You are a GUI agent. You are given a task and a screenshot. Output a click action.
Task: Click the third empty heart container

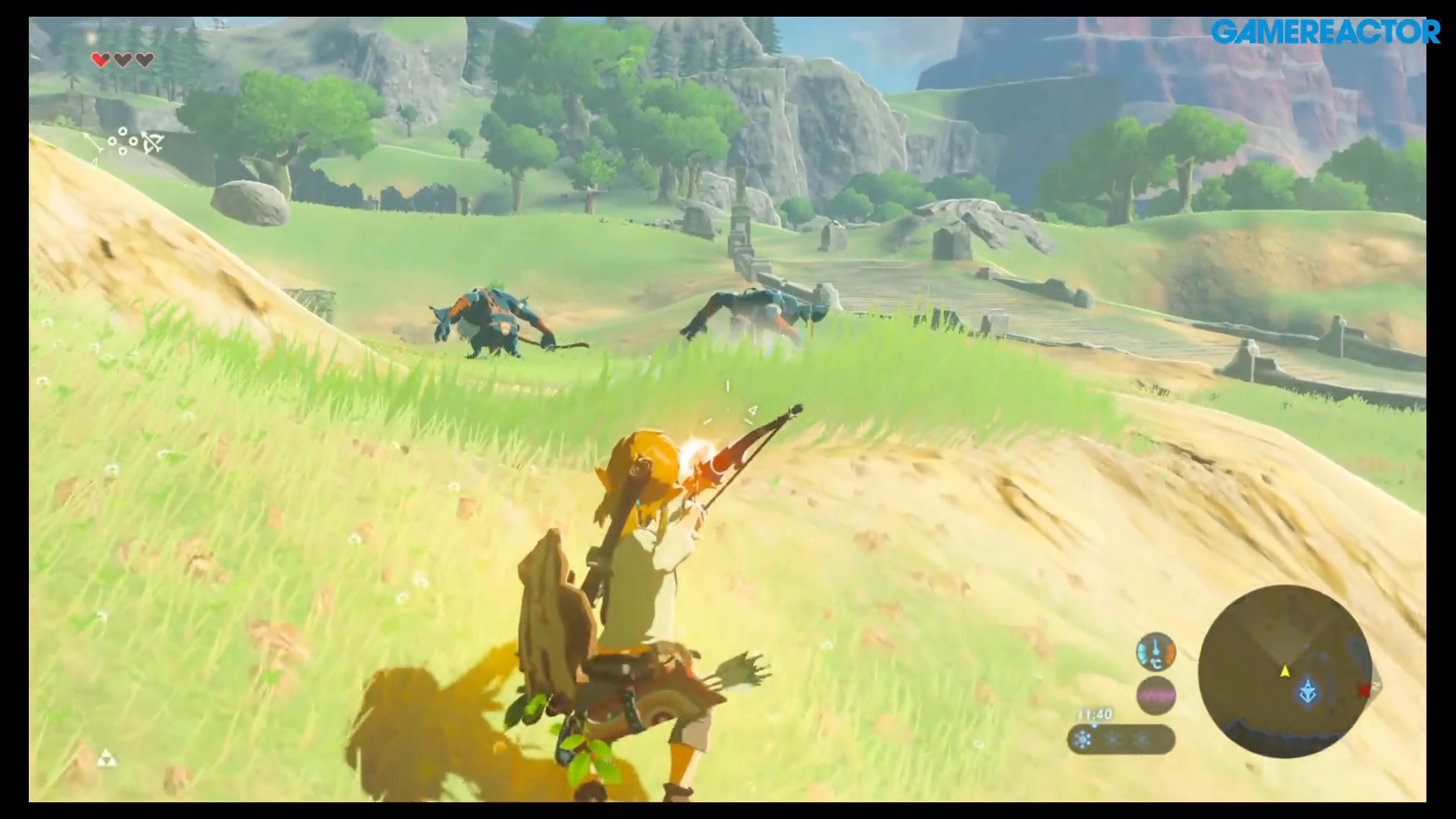tap(144, 59)
